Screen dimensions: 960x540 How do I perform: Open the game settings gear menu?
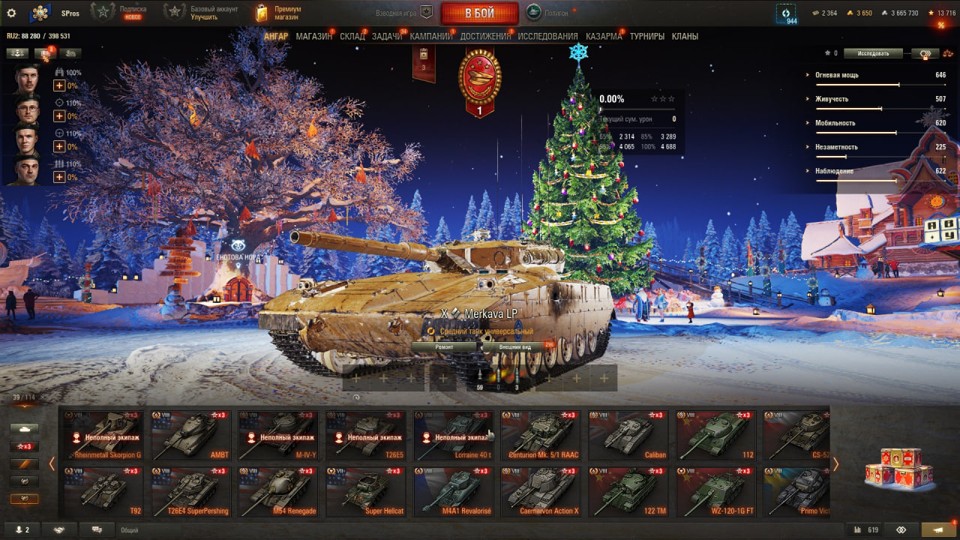11,13
